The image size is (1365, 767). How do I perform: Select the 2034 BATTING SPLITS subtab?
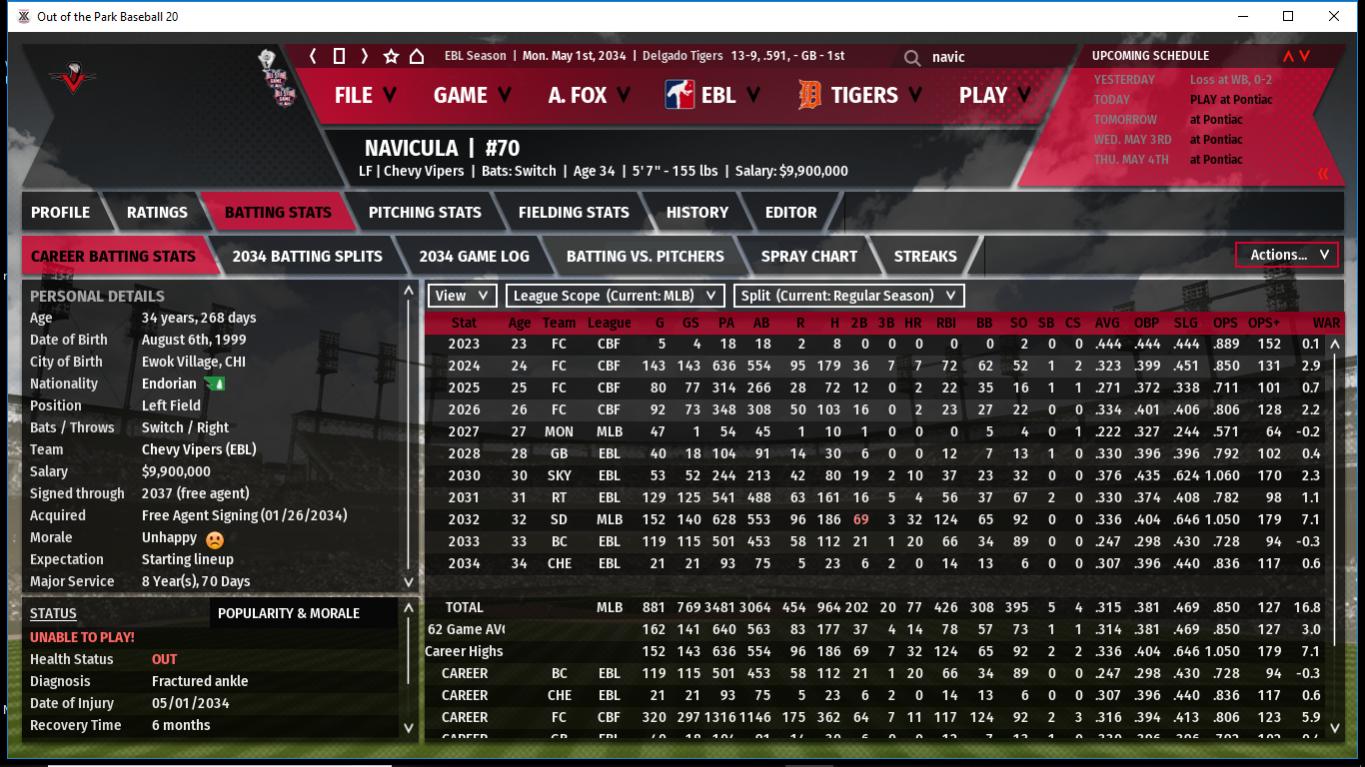coord(307,256)
